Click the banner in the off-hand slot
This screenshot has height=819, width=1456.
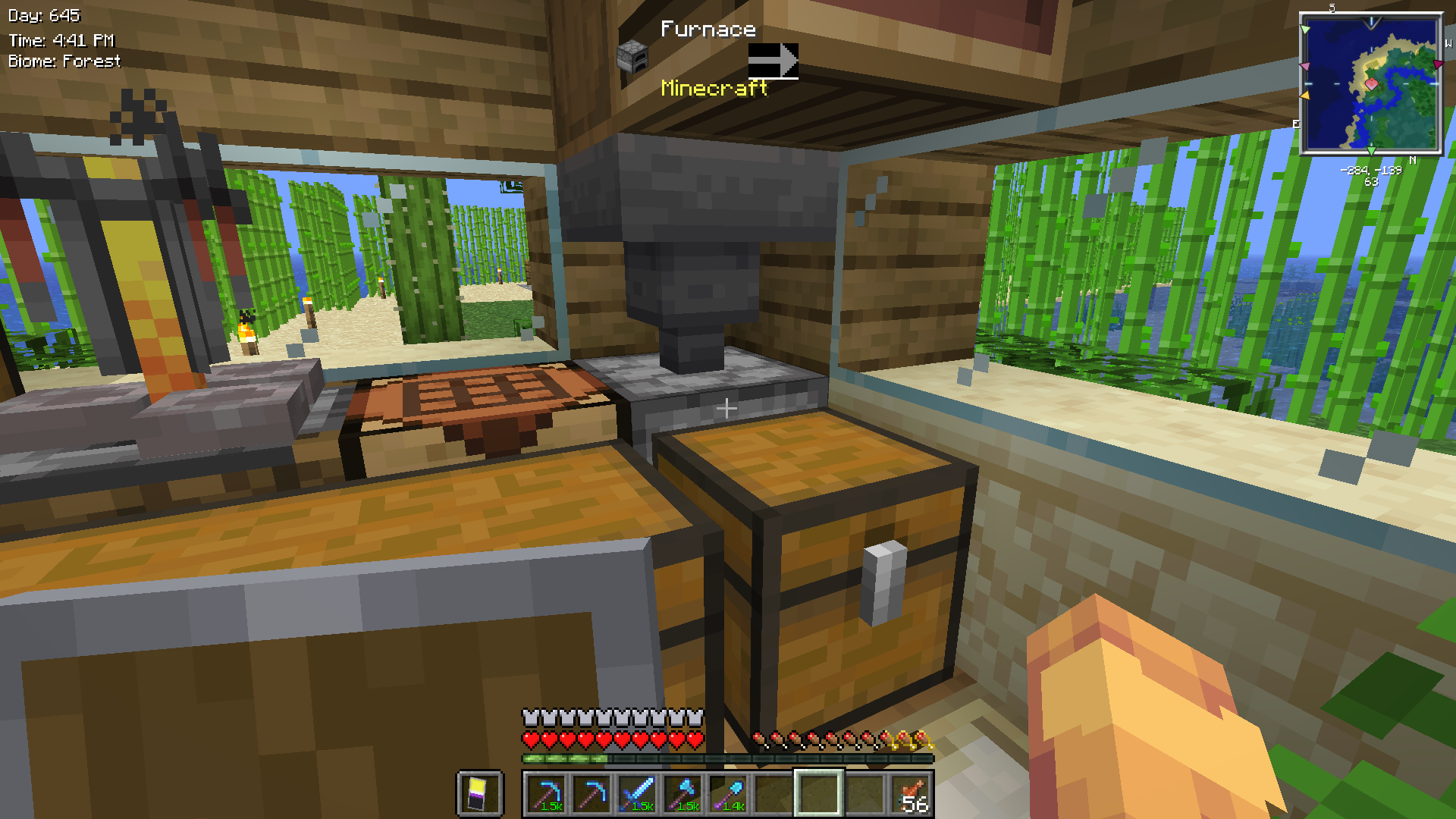point(479,793)
